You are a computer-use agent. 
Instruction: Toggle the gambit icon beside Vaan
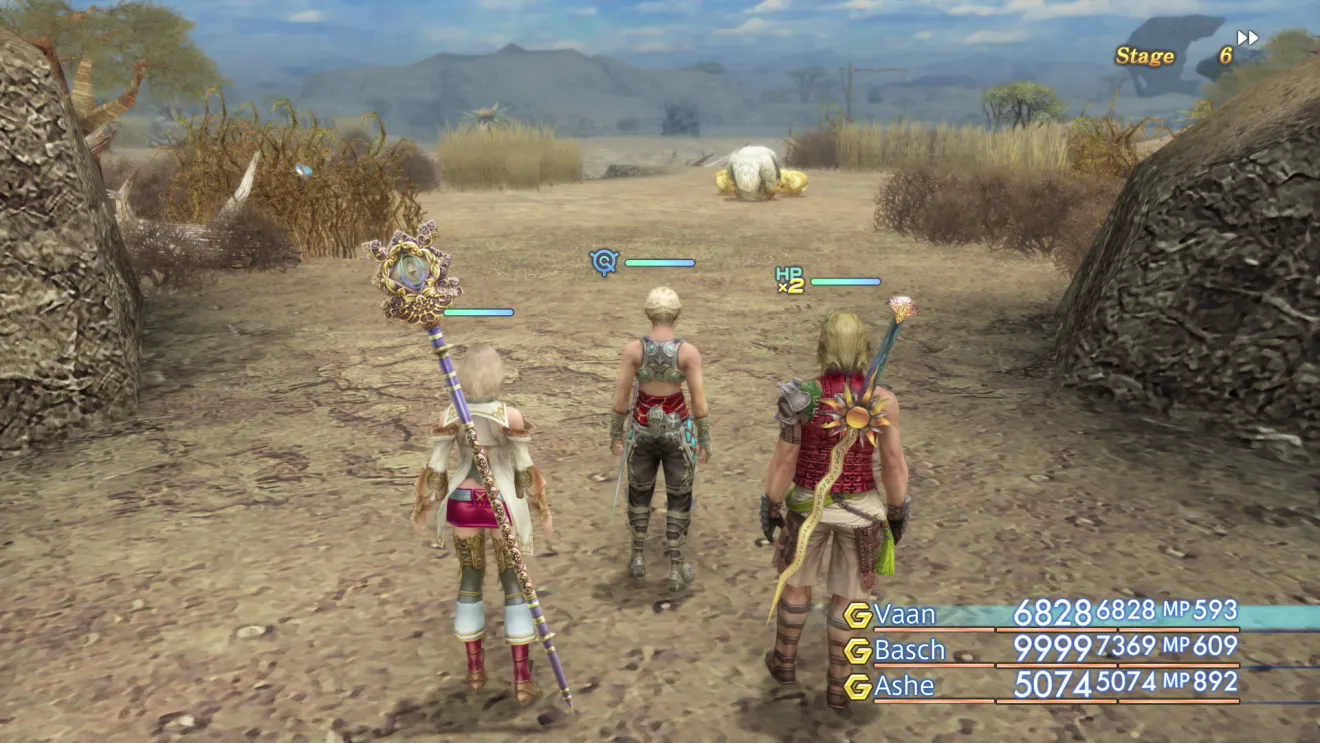(857, 615)
